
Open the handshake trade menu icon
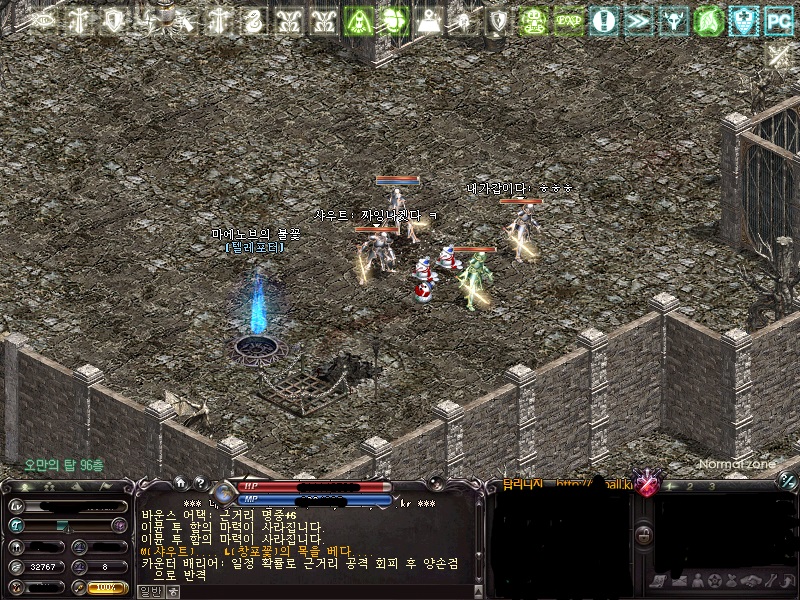coord(750,581)
